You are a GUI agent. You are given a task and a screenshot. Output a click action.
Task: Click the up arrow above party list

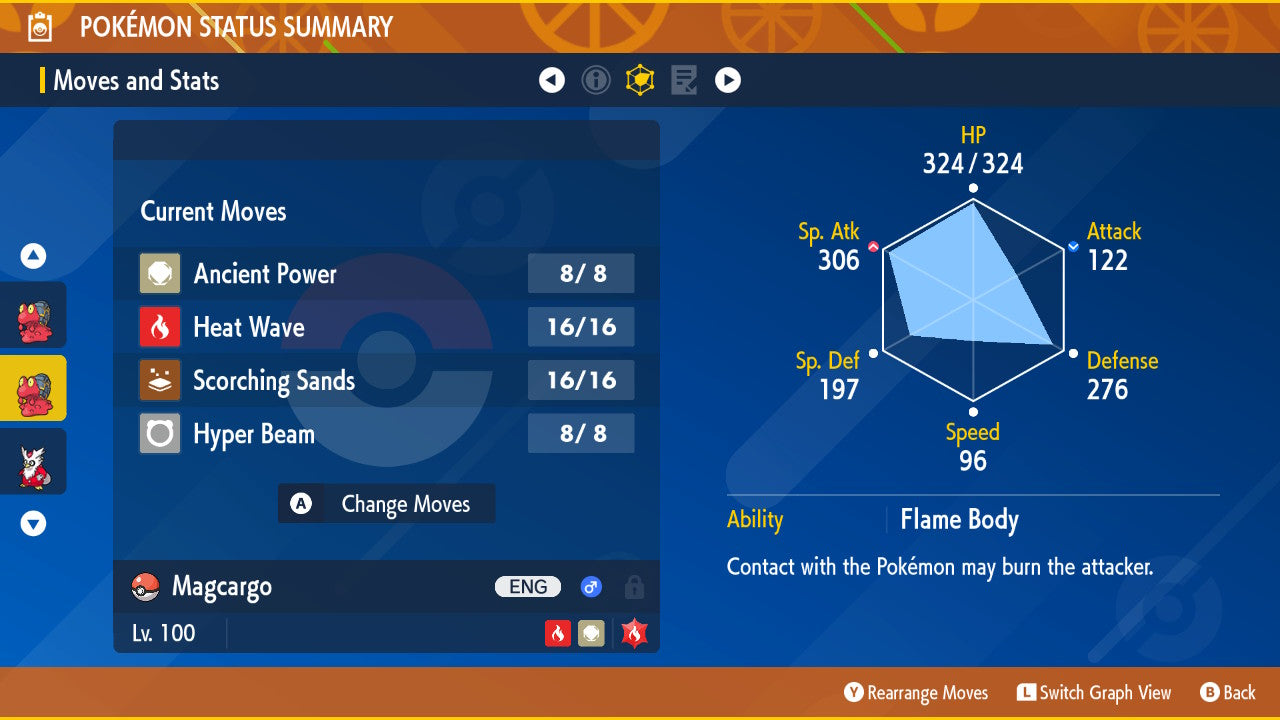pos(33,257)
